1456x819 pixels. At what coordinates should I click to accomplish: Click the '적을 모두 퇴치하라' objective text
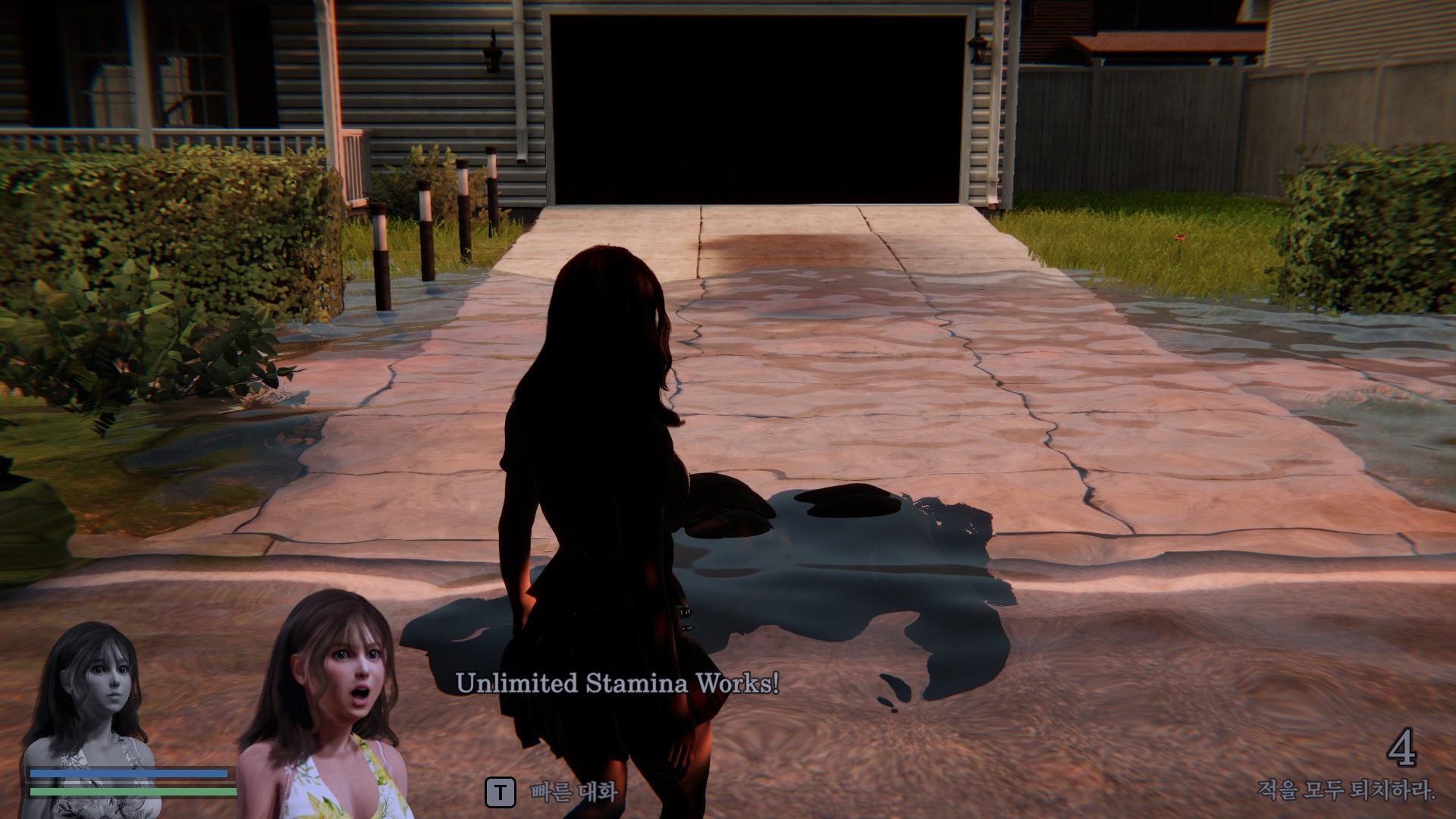[1346, 791]
